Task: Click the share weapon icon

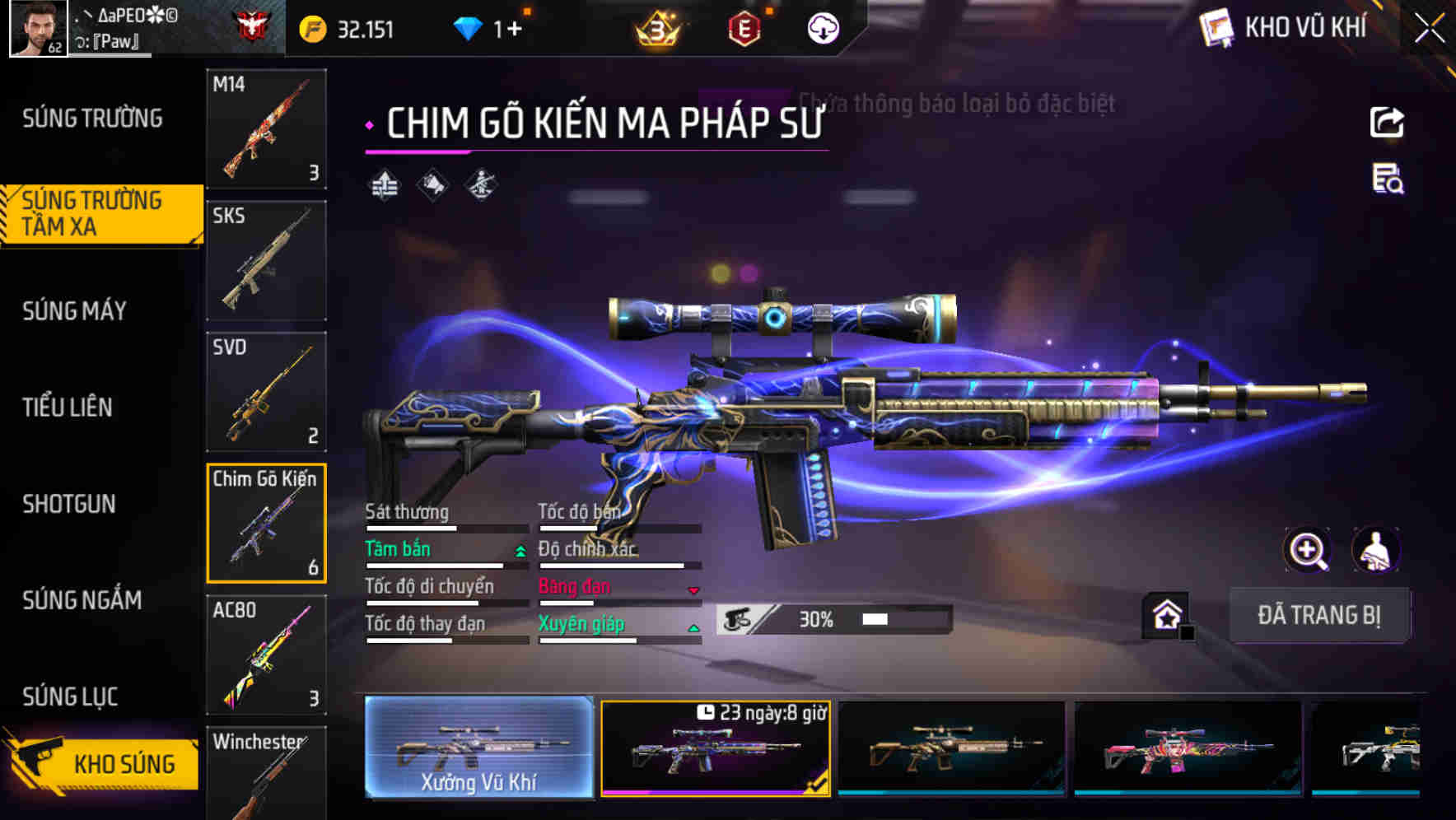Action: point(1387,122)
